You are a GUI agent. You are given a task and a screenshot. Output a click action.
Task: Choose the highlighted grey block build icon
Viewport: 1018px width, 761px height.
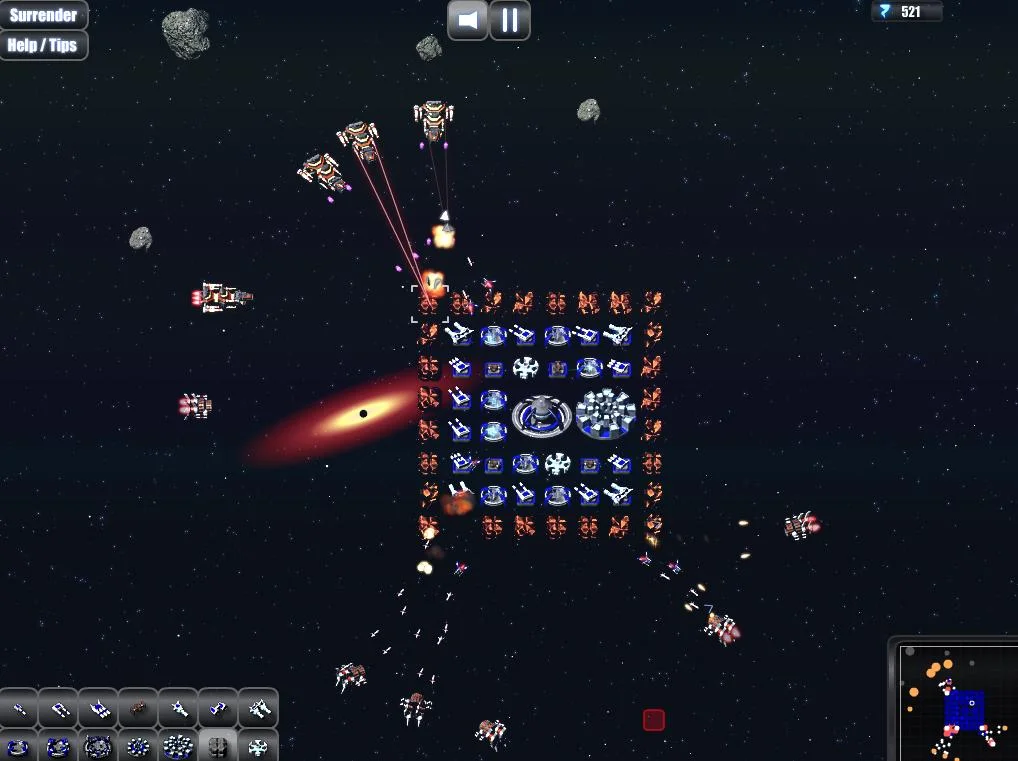coord(218,746)
